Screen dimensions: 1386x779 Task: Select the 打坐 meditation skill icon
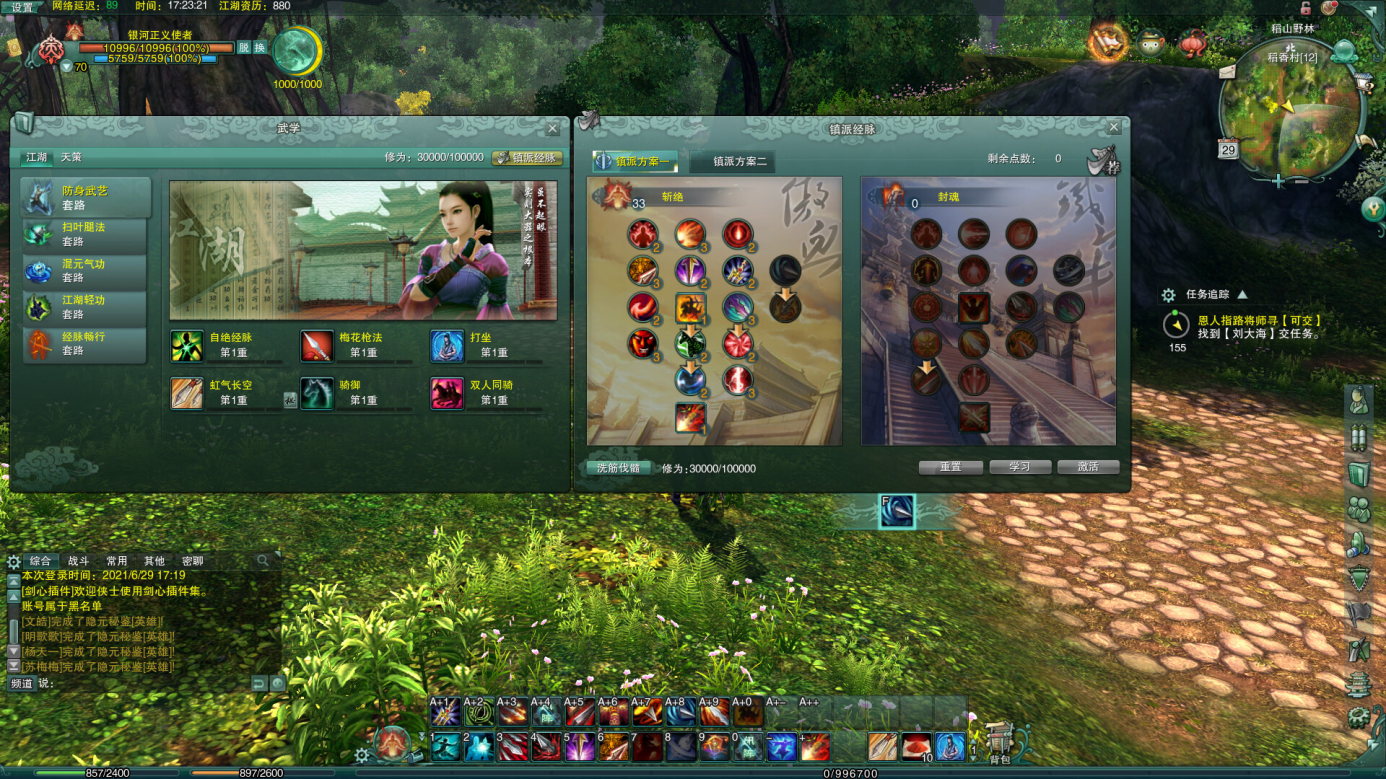point(447,346)
